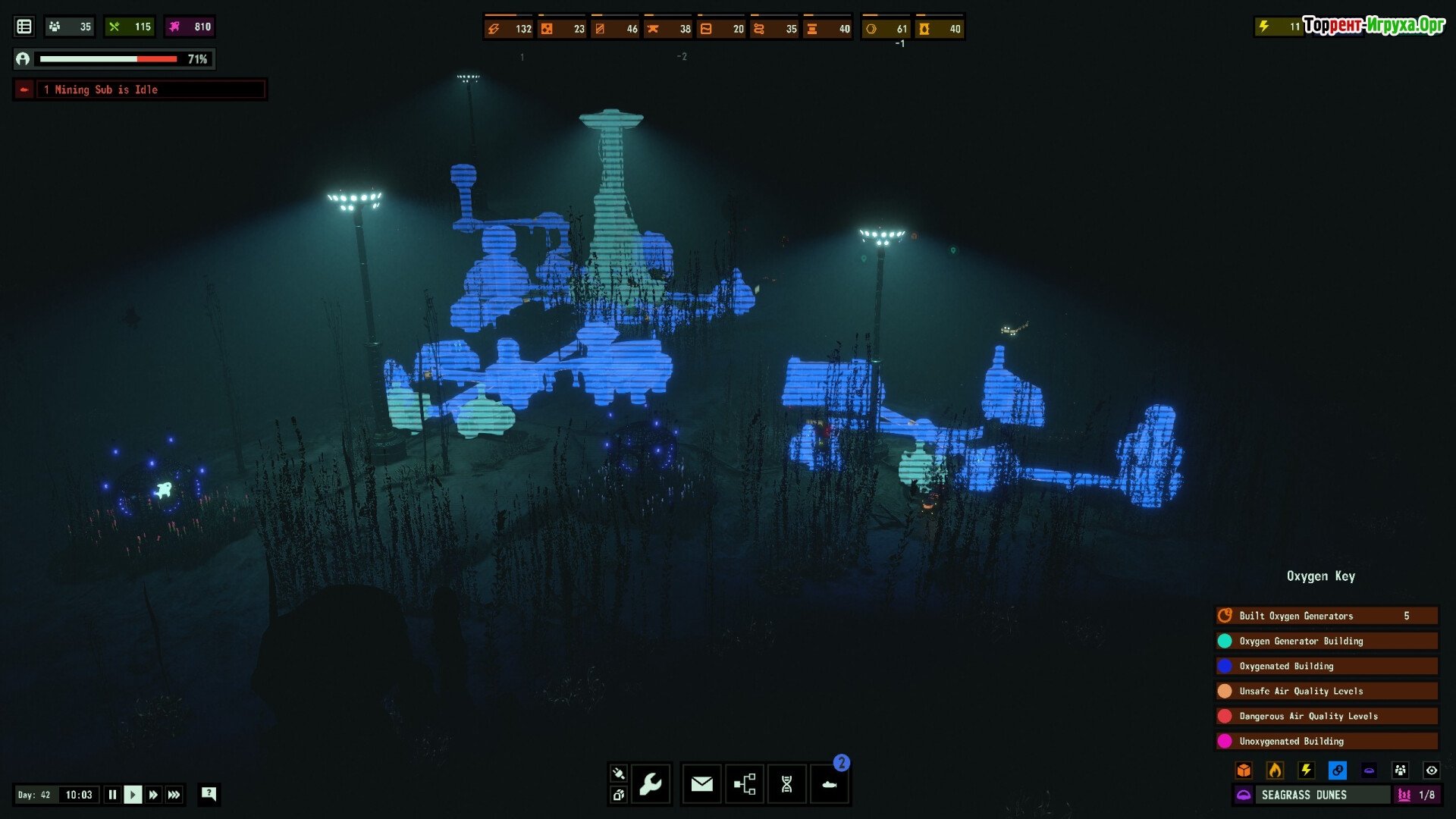Open the wrench build menu
This screenshot has height=819, width=1456.
pyautogui.click(x=651, y=784)
